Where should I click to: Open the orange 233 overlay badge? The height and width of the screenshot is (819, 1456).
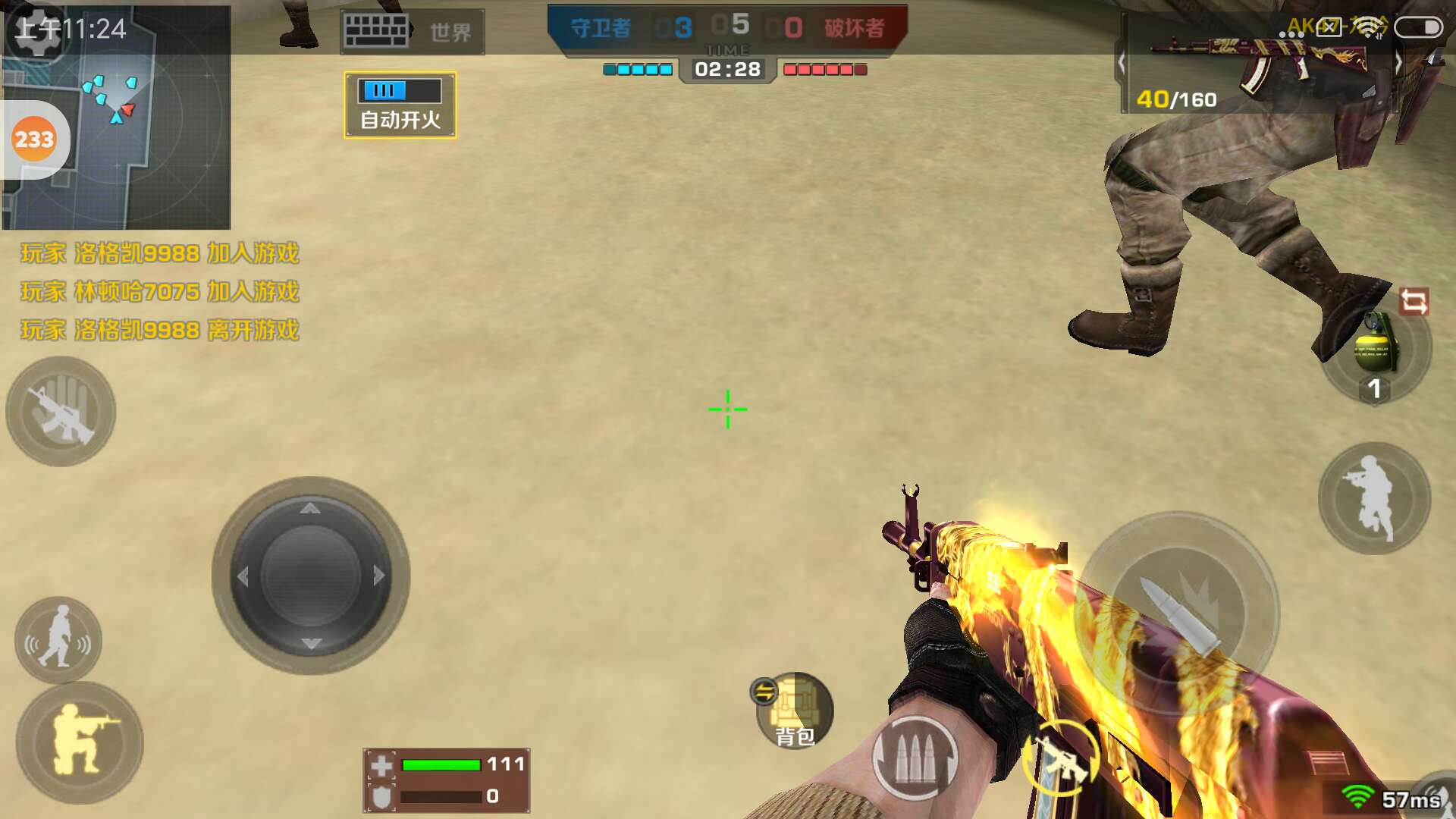point(34,140)
